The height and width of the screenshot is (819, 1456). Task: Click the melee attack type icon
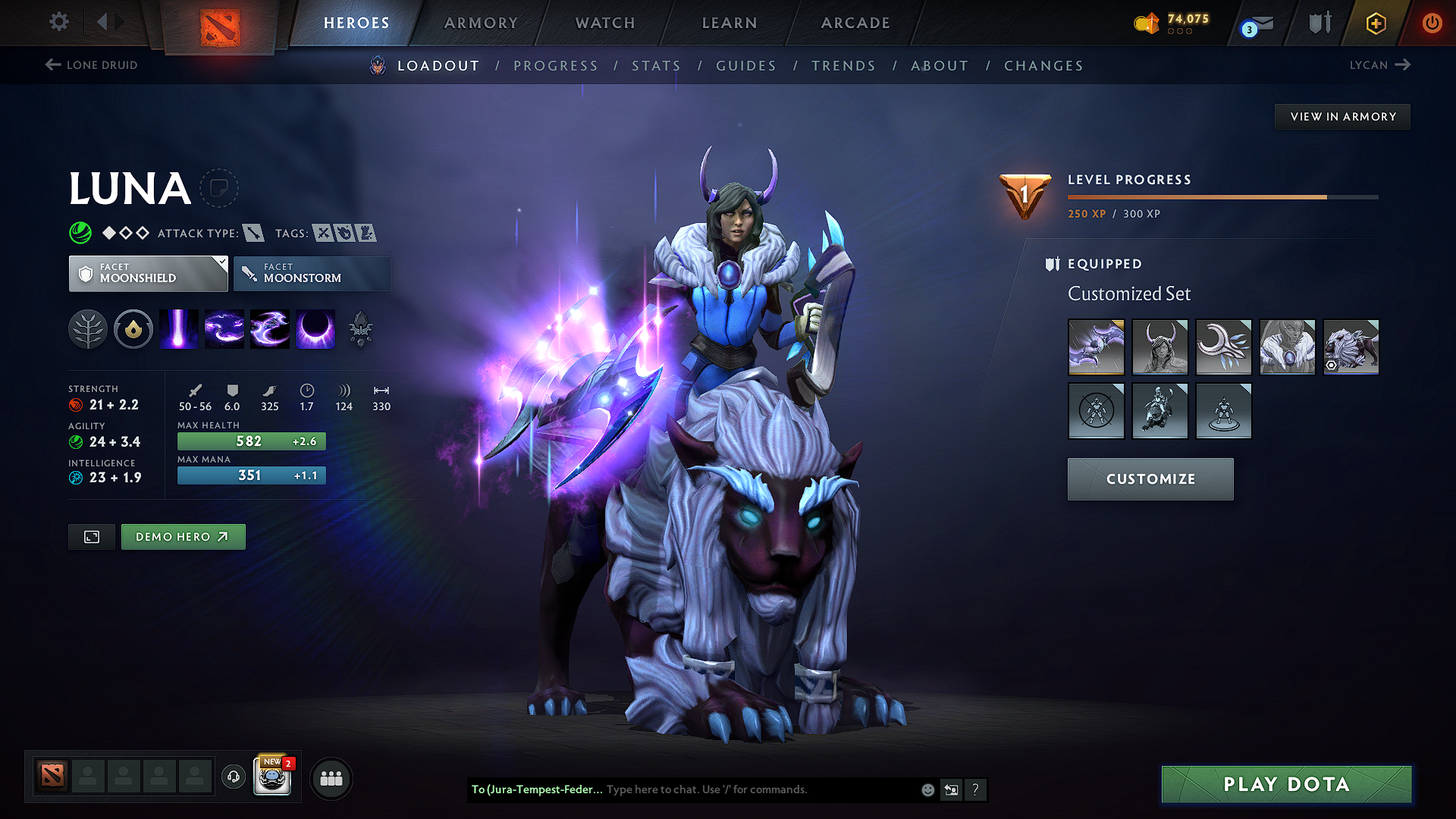(x=253, y=233)
